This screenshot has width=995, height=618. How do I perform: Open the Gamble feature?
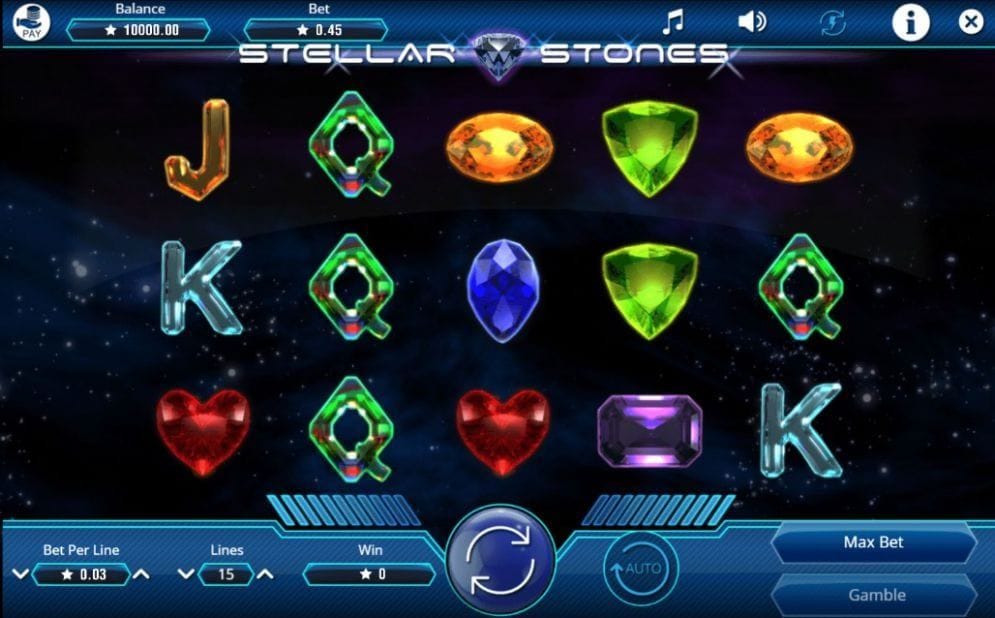click(x=876, y=595)
